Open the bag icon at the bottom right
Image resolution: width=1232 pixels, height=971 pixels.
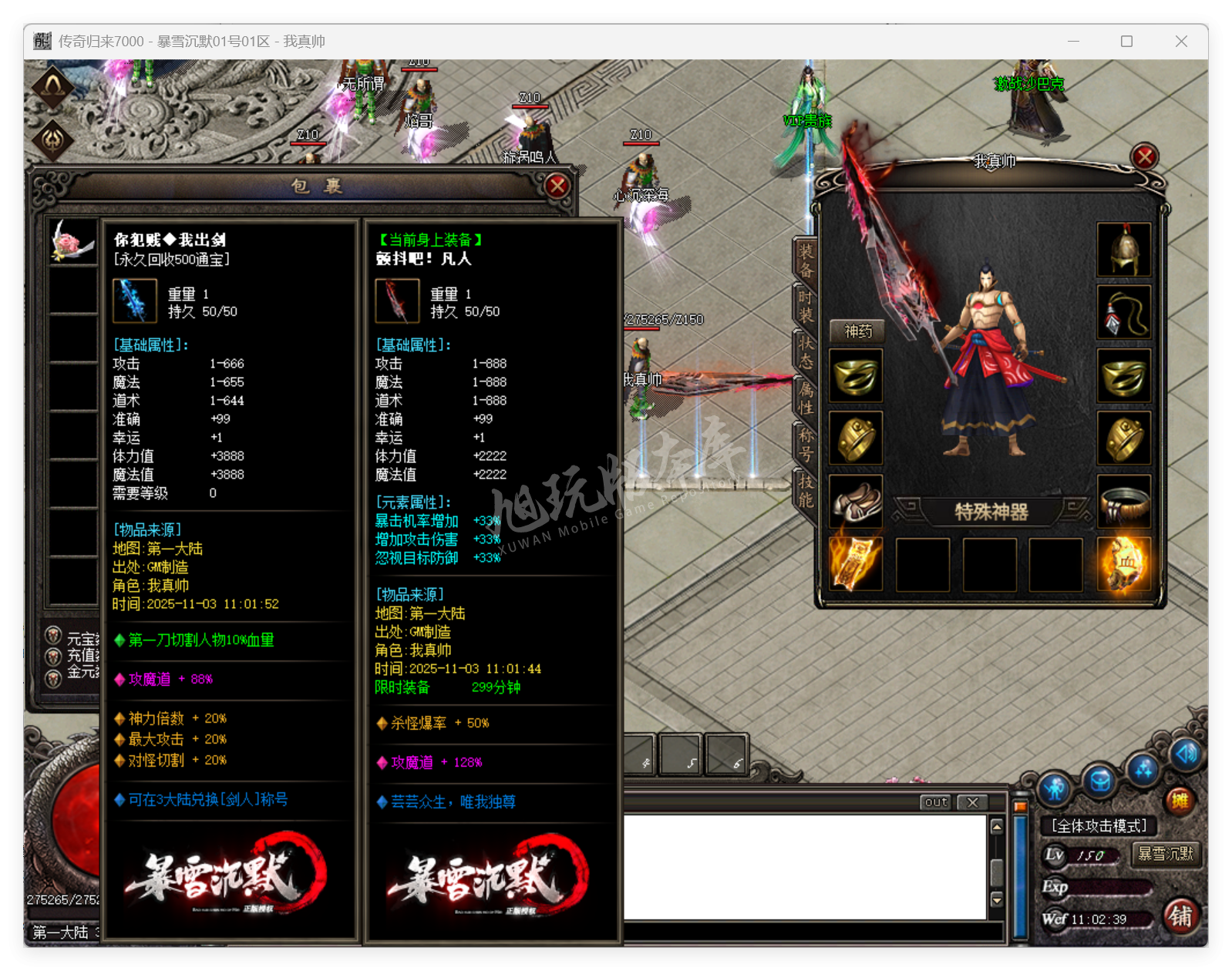tap(1100, 781)
